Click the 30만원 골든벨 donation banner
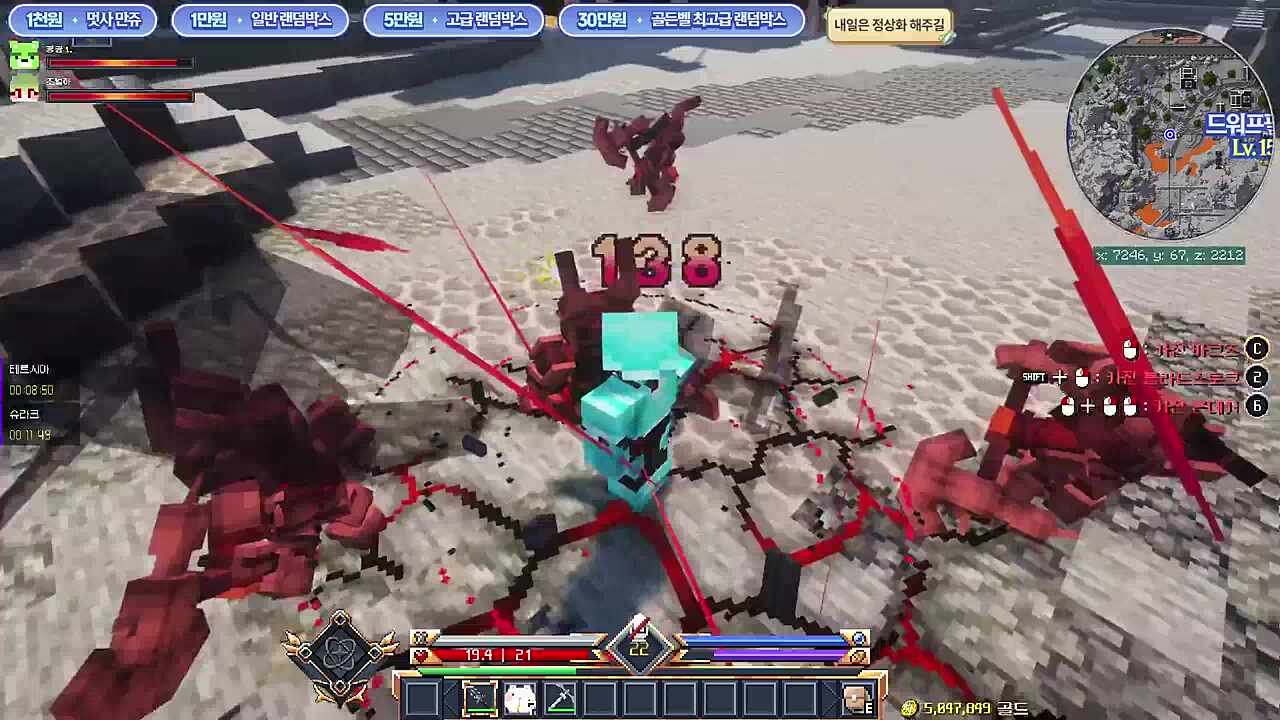The width and height of the screenshot is (1280, 720). coord(681,20)
